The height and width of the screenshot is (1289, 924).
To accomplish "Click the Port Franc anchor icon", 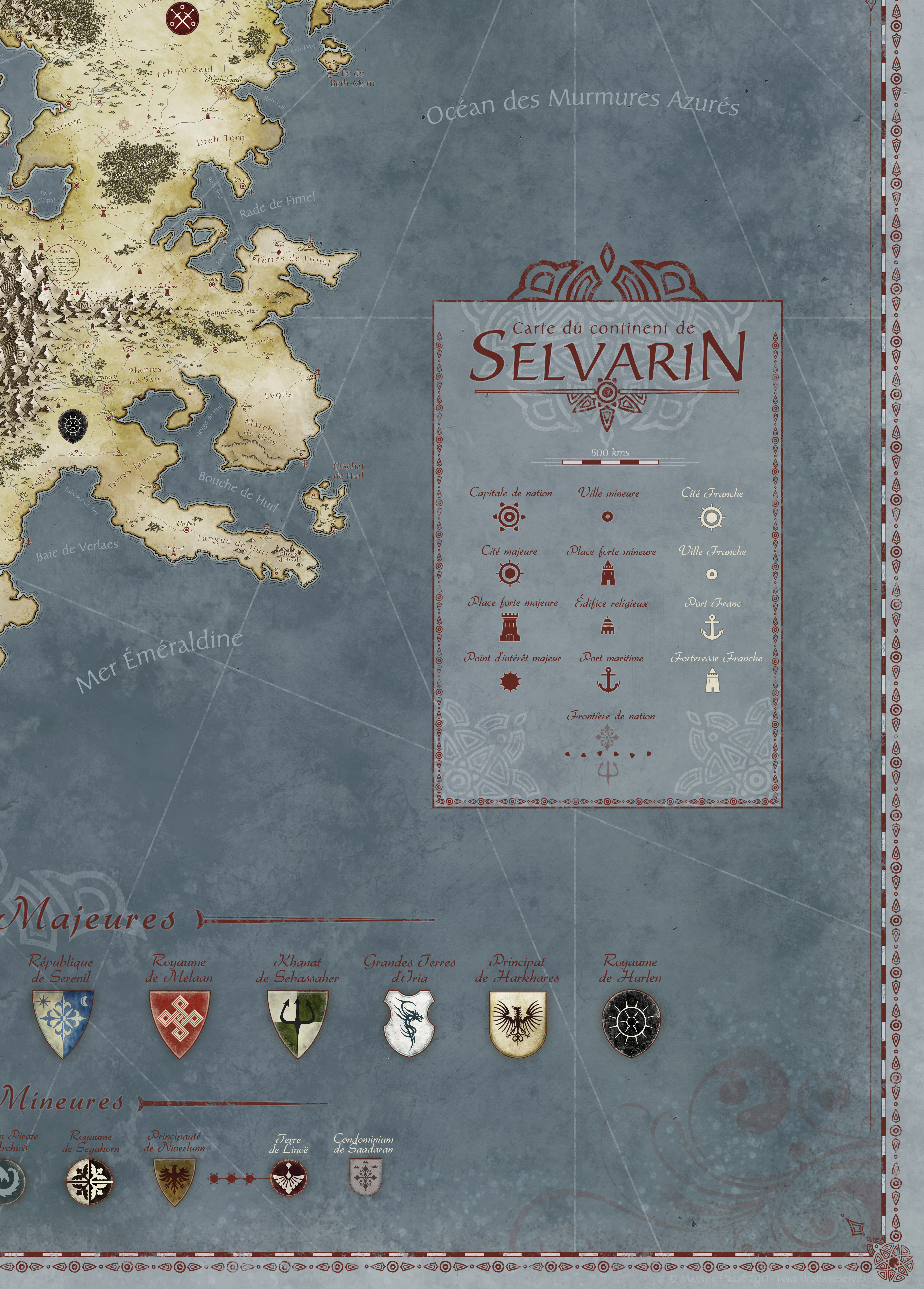I will [711, 627].
